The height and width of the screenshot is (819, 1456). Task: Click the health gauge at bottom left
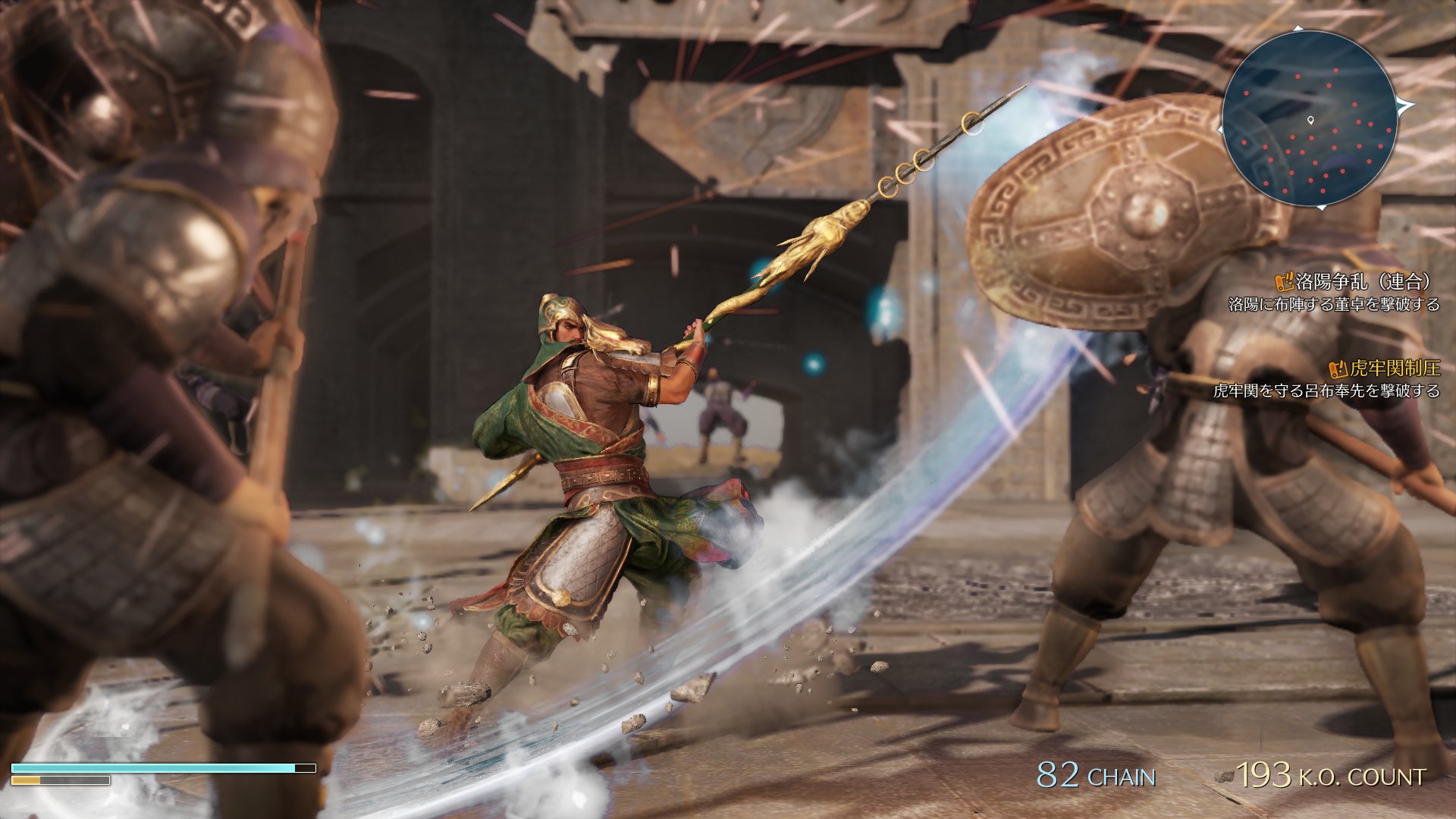click(x=159, y=768)
